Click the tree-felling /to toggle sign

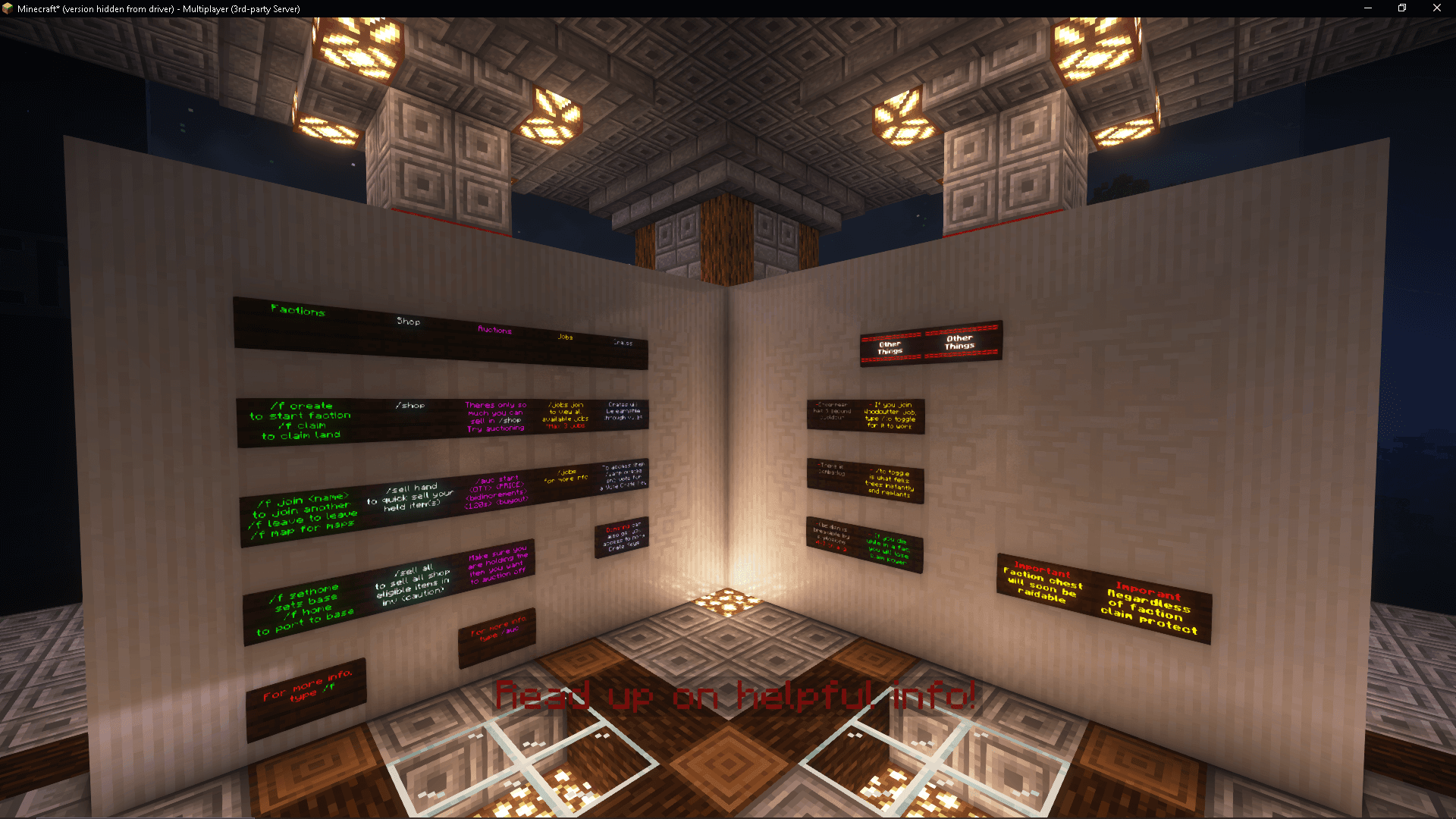click(886, 485)
